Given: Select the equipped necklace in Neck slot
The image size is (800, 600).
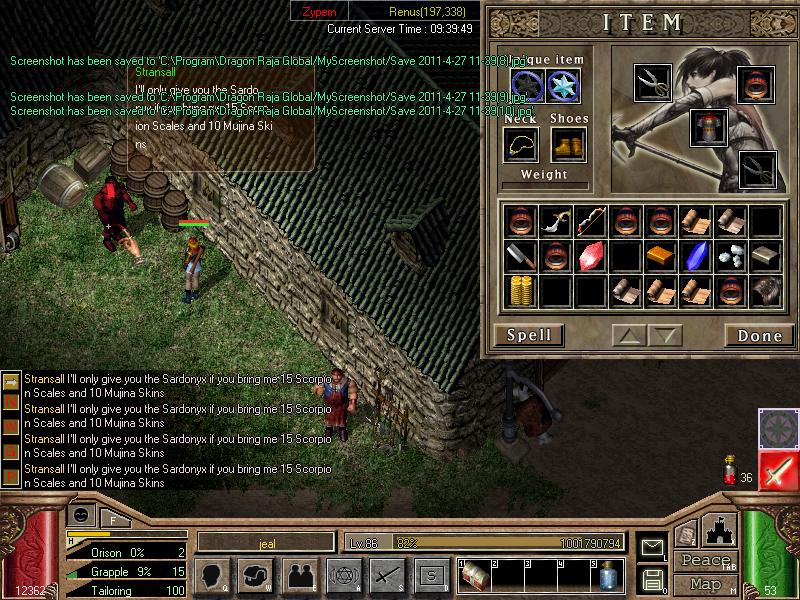Looking at the screenshot, I should coord(521,146).
